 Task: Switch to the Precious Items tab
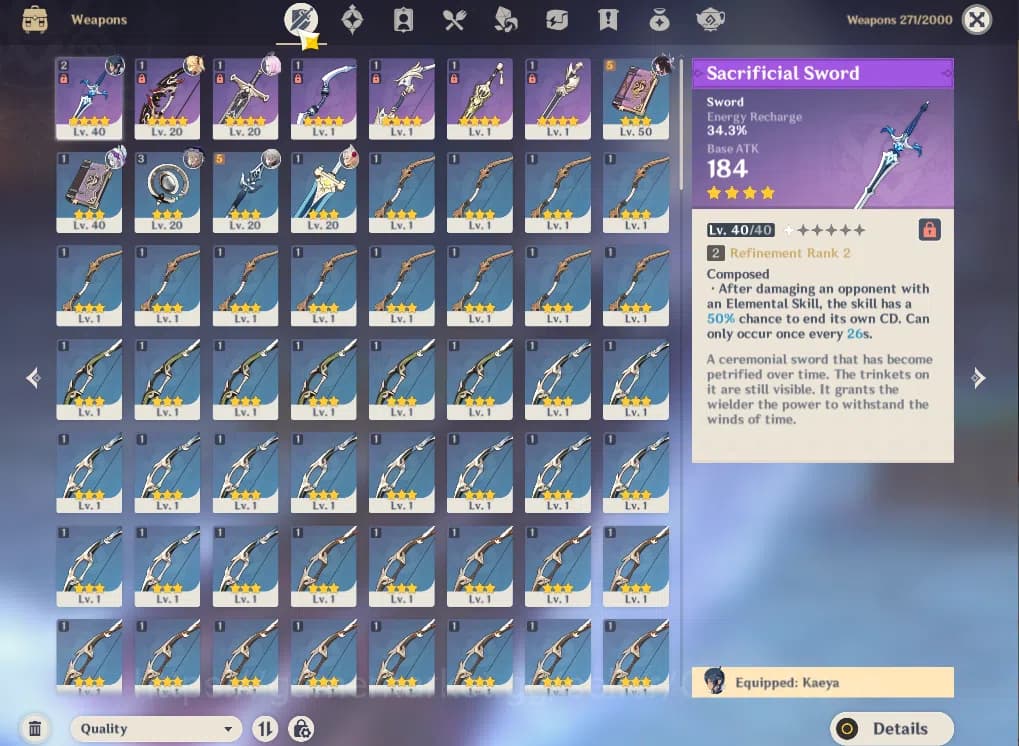(x=659, y=19)
